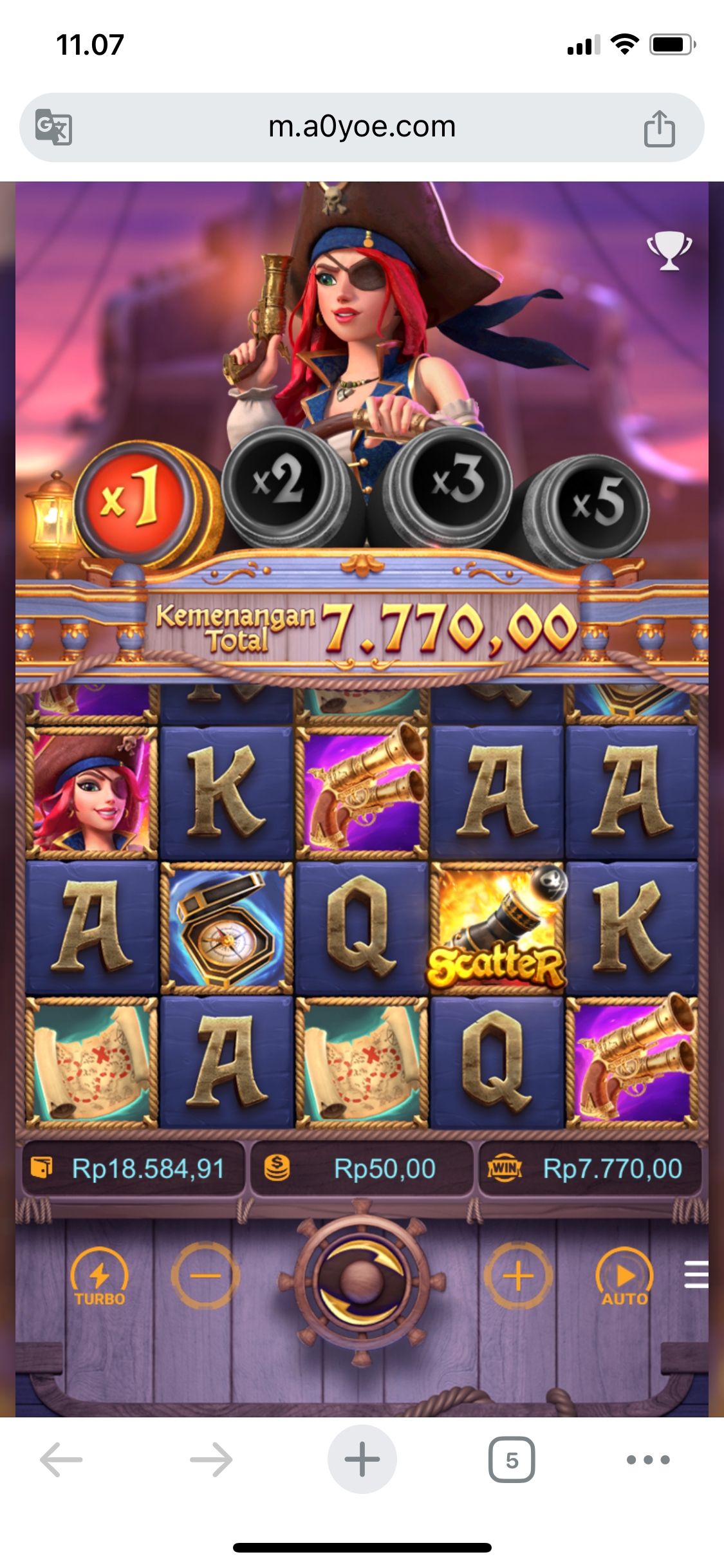The height and width of the screenshot is (1568, 724).
Task: Open the browser tabs counter
Action: pos(512,1459)
